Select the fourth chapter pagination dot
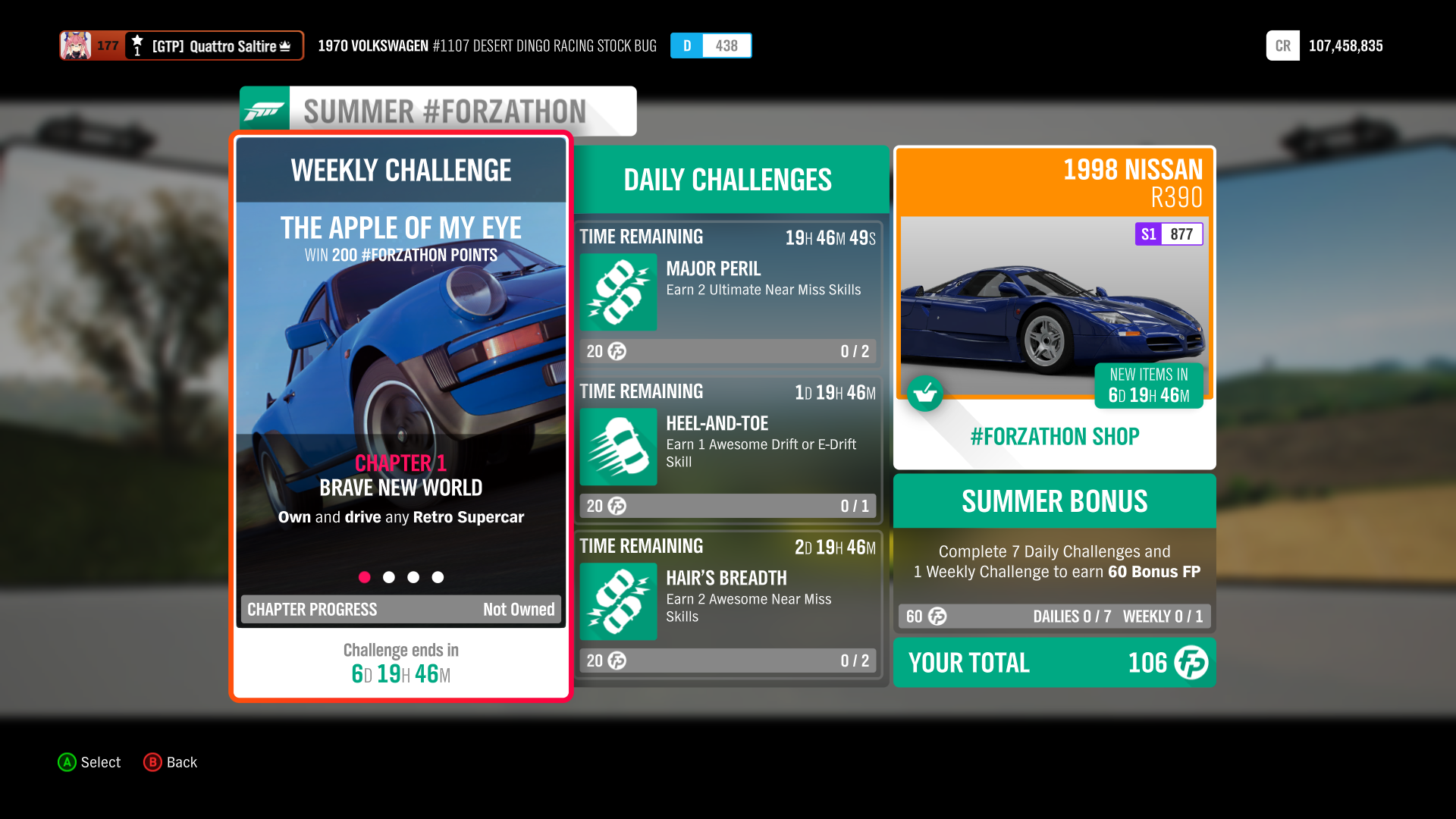This screenshot has width=1456, height=819. tap(438, 577)
